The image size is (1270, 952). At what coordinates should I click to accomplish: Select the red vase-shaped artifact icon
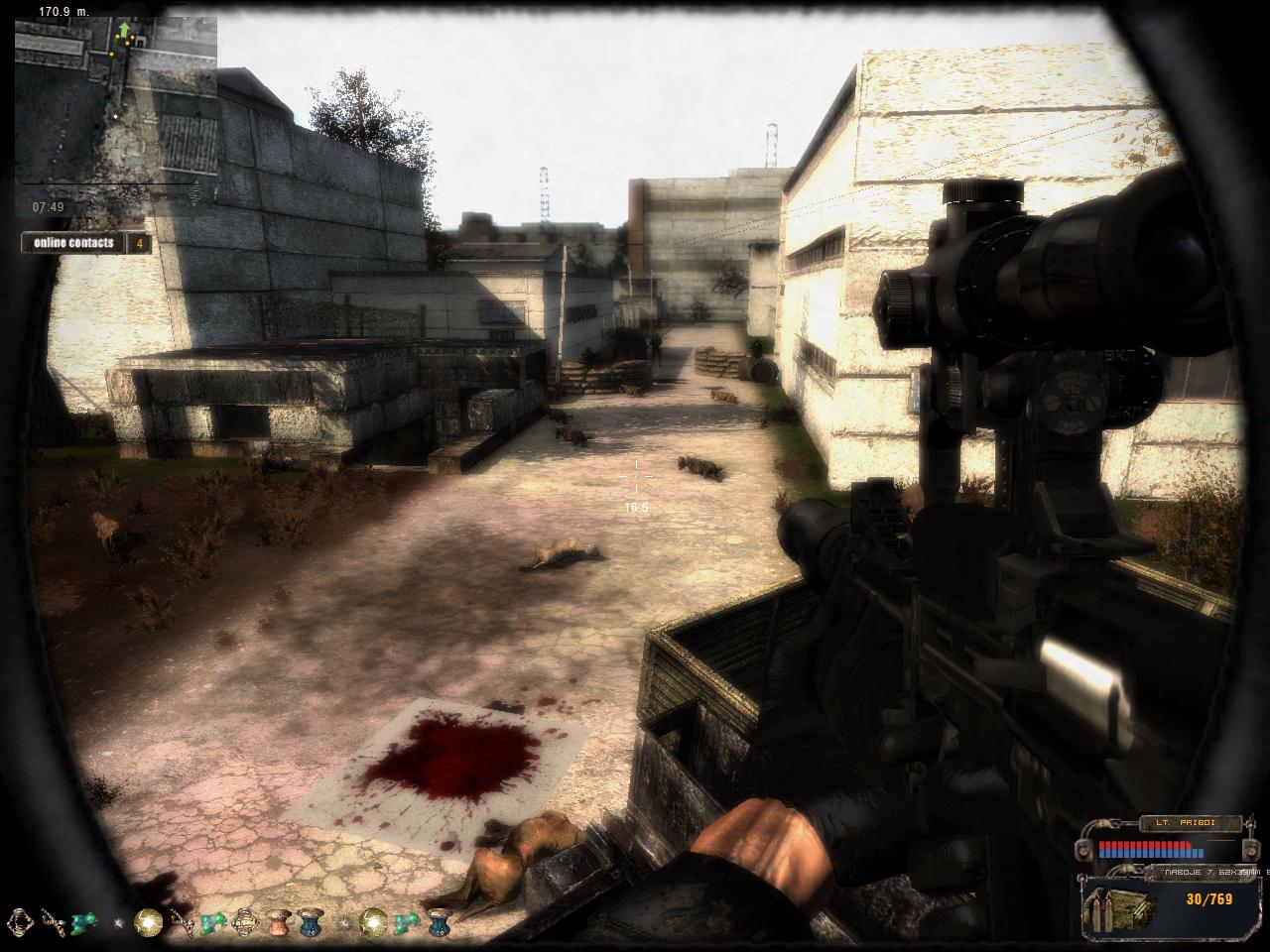(x=280, y=924)
